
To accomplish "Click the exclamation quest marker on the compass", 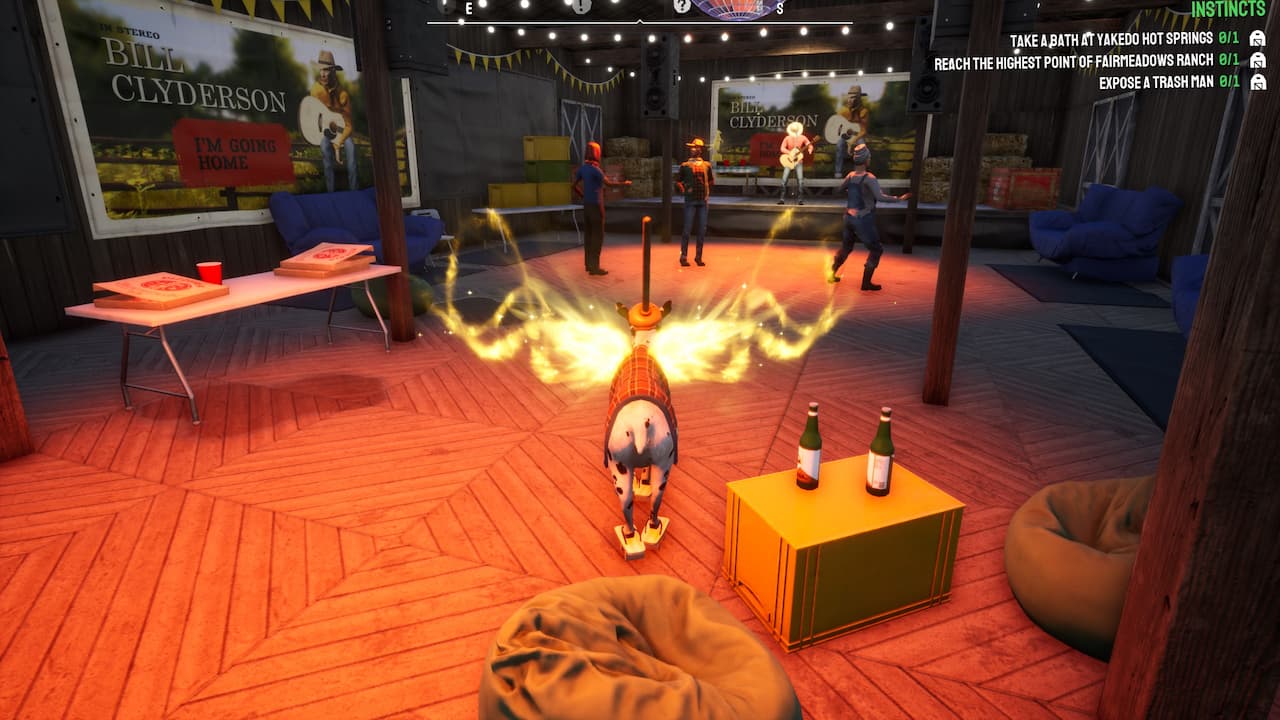I will coord(583,5).
